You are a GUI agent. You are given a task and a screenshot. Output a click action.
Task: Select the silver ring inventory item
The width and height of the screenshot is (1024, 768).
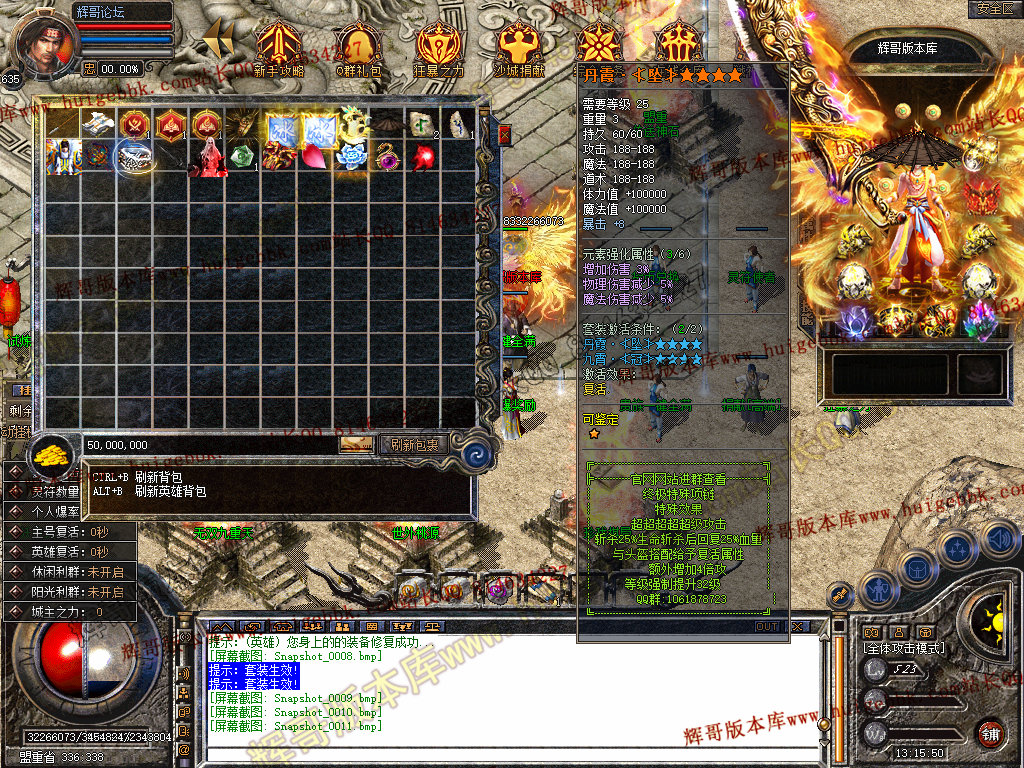133,157
